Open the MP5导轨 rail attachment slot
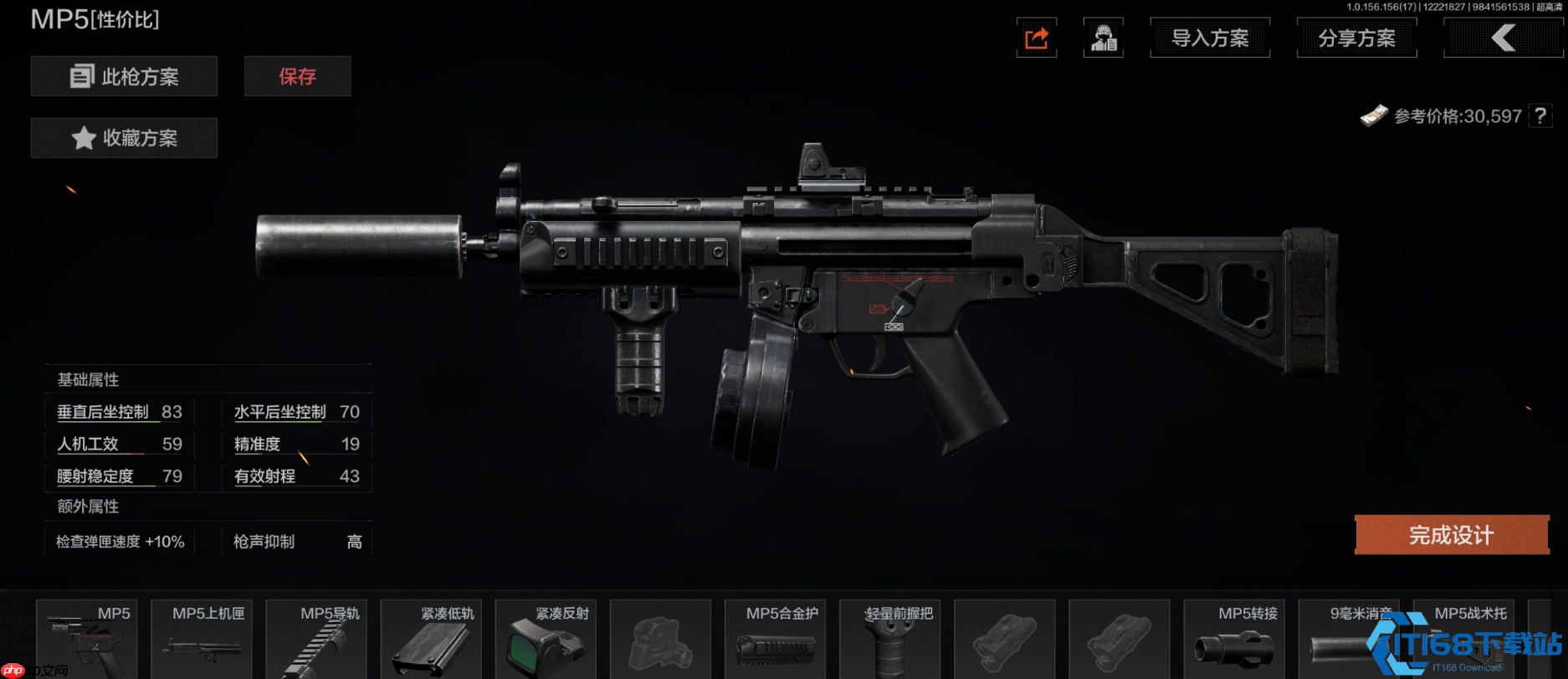 [316, 640]
